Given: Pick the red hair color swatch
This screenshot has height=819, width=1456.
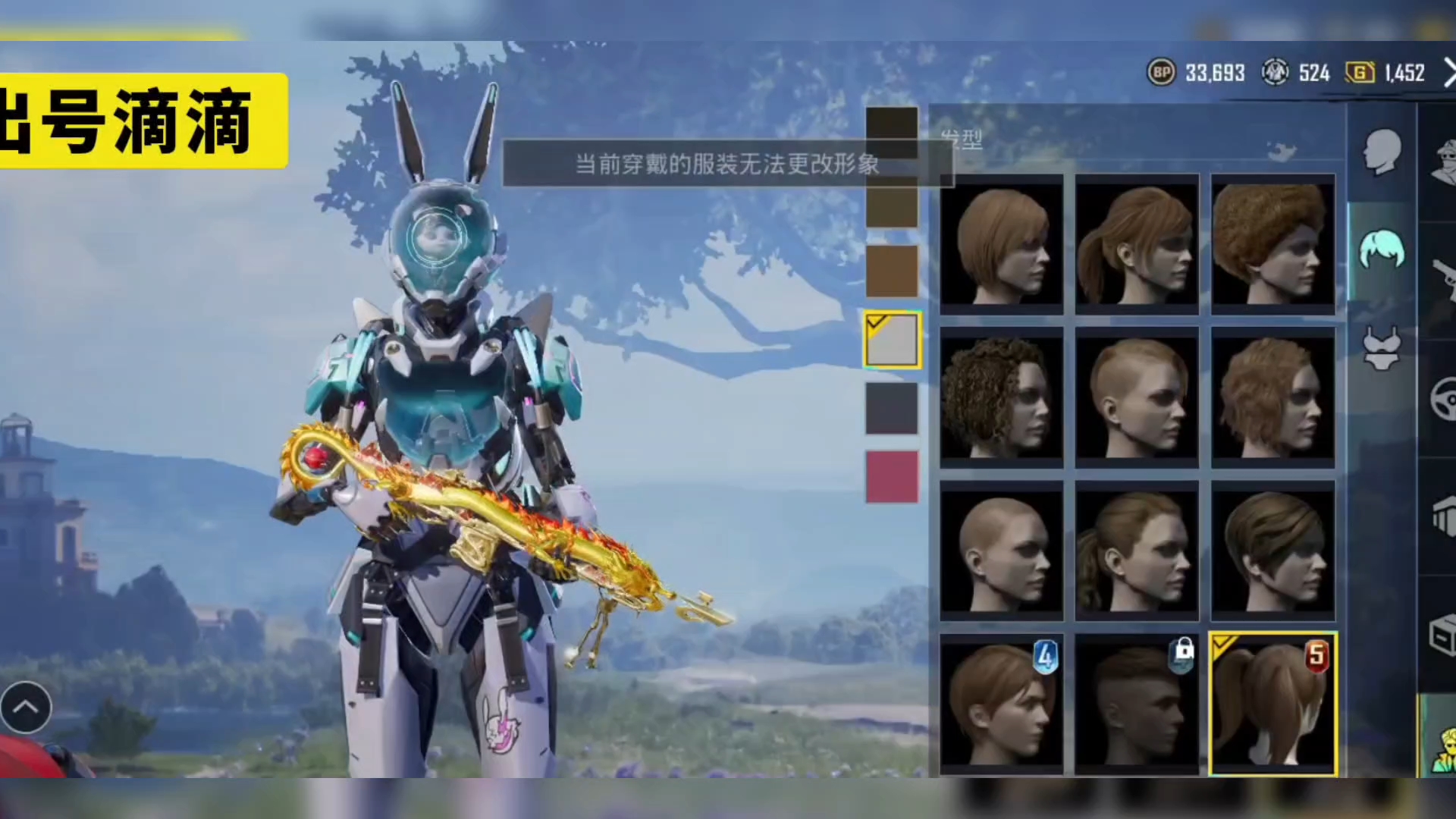Looking at the screenshot, I should (x=892, y=477).
